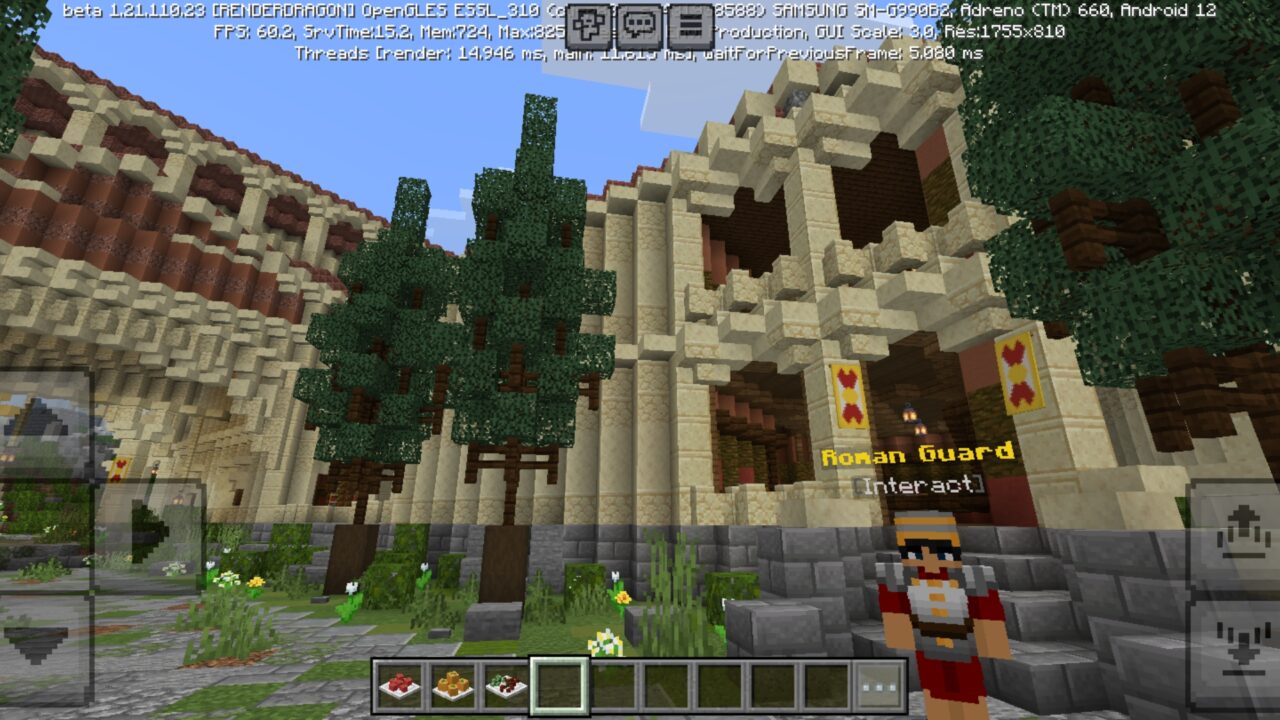
Task: Select the orange food plate hotbar slot
Action: pos(452,685)
